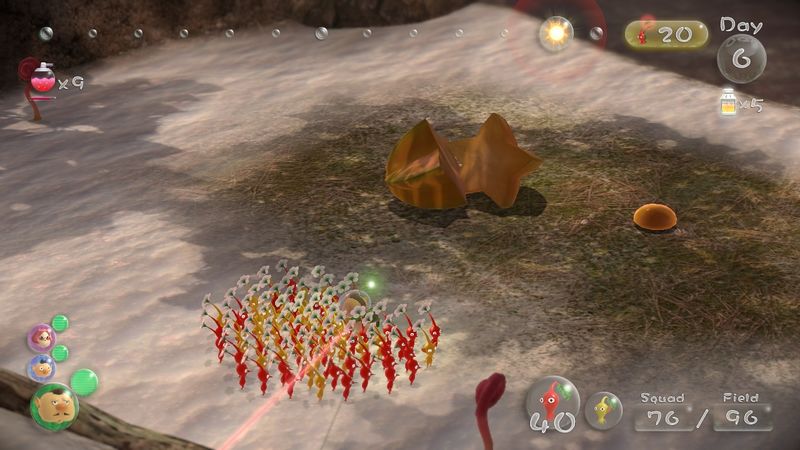Image resolution: width=800 pixels, height=450 pixels.
Task: Switch to Alph's blue leader portrait
Action: 42,367
